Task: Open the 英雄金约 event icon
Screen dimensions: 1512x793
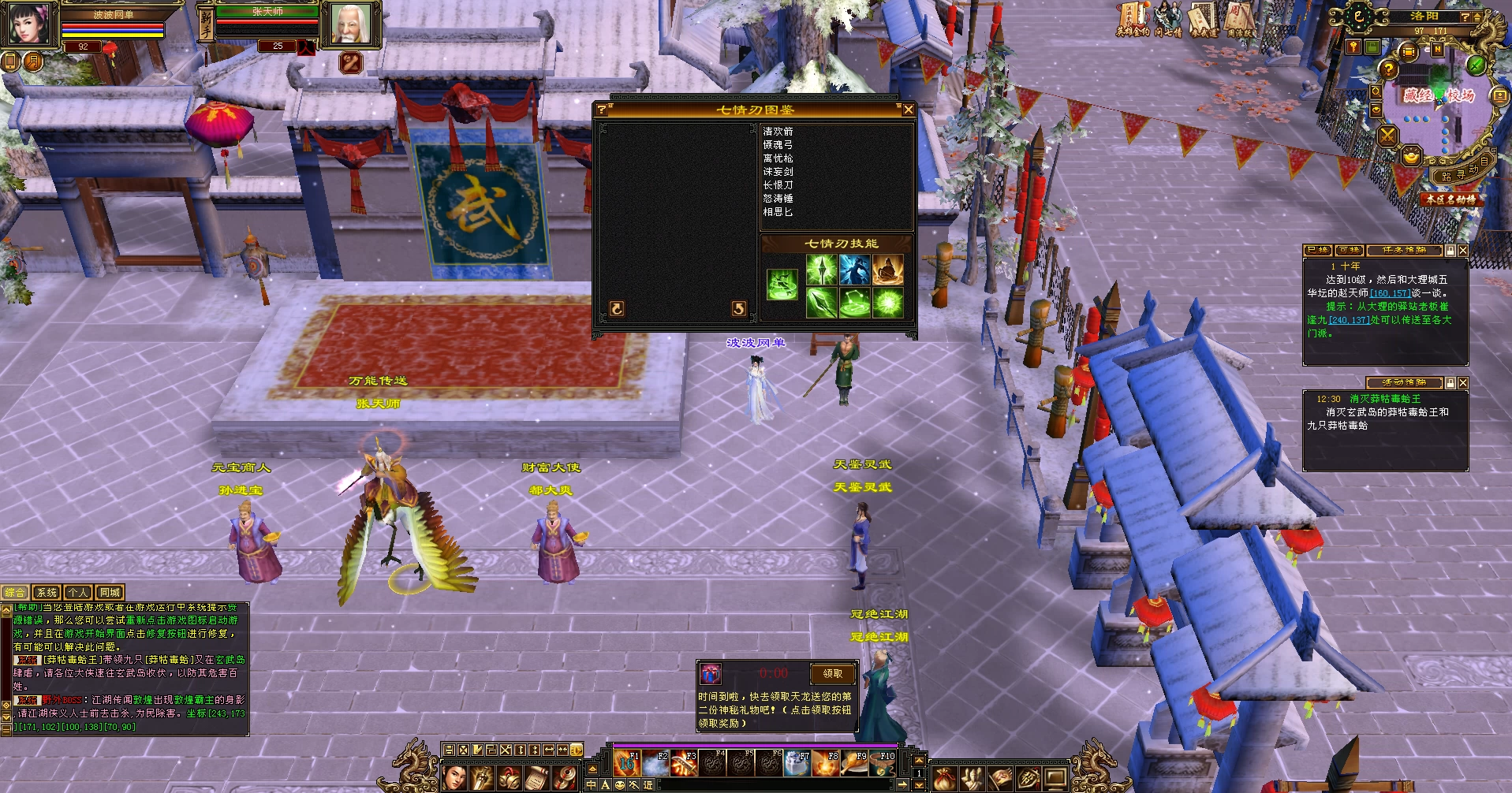Action: (x=1133, y=20)
